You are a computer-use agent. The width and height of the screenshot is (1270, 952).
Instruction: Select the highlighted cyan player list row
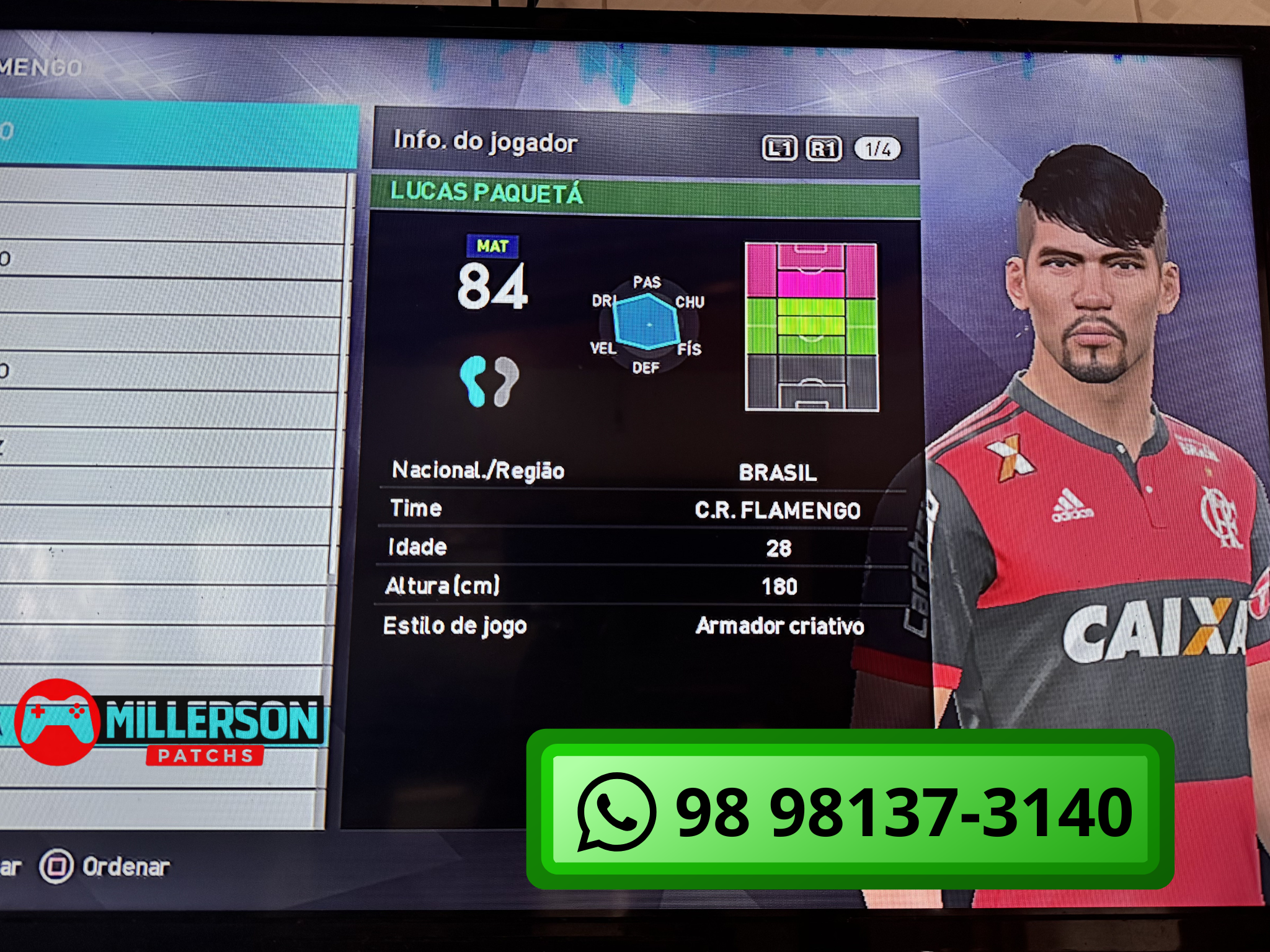point(179,135)
